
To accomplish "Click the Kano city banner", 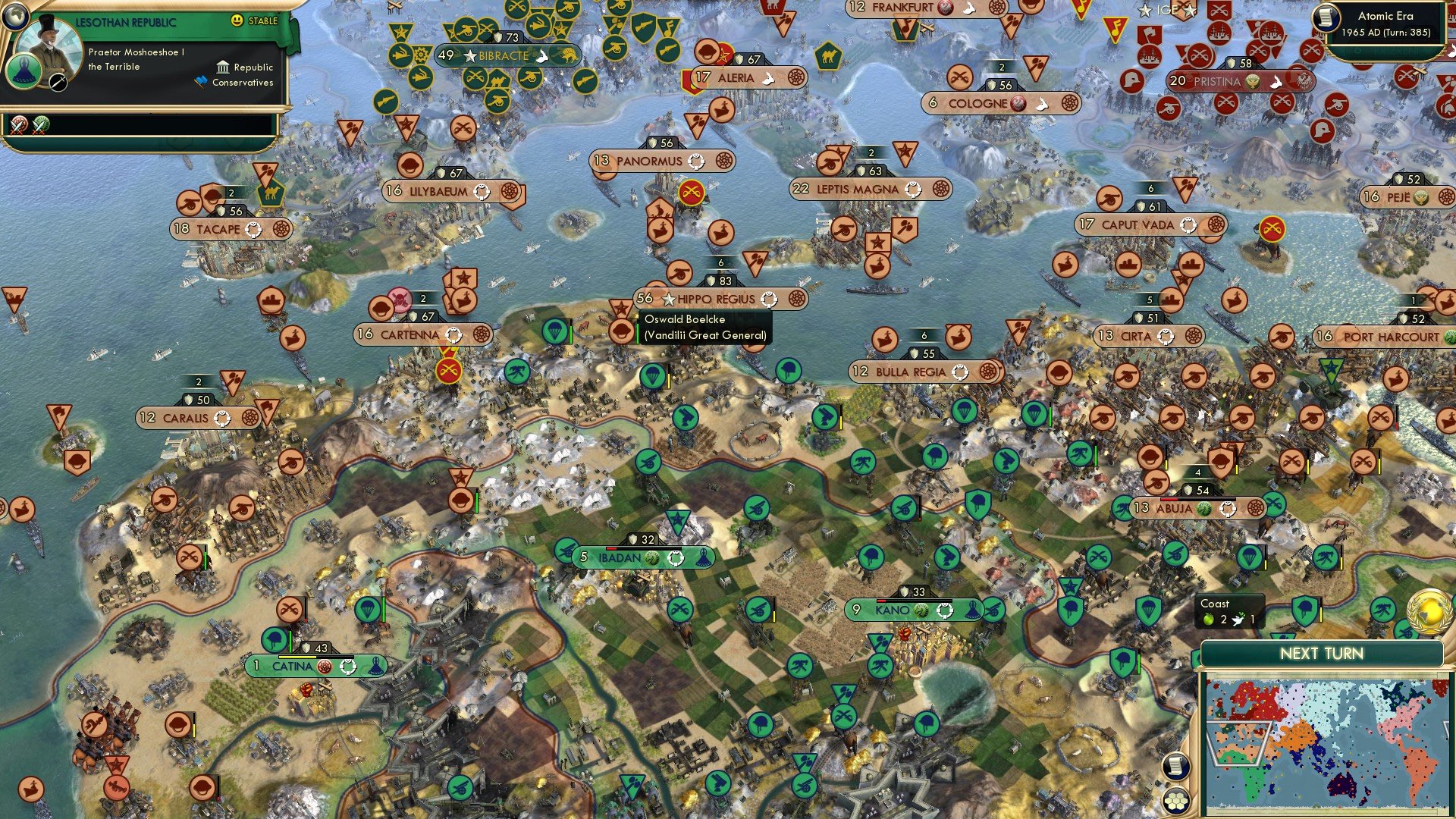I will point(893,607).
